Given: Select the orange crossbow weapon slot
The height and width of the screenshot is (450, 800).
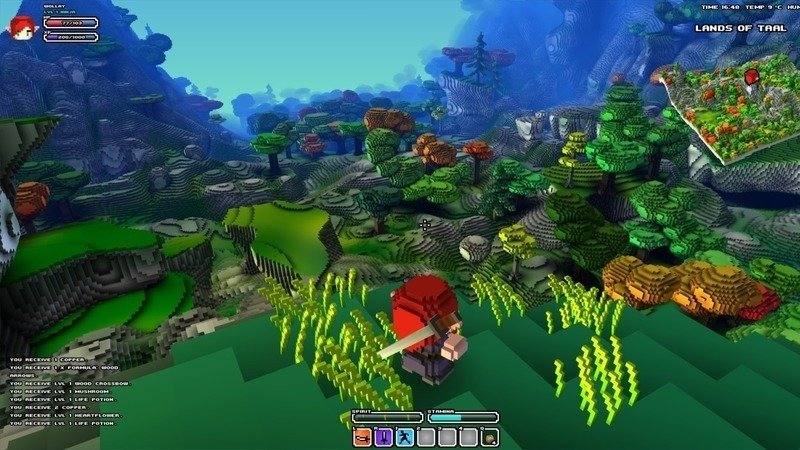Looking at the screenshot, I should click(361, 436).
